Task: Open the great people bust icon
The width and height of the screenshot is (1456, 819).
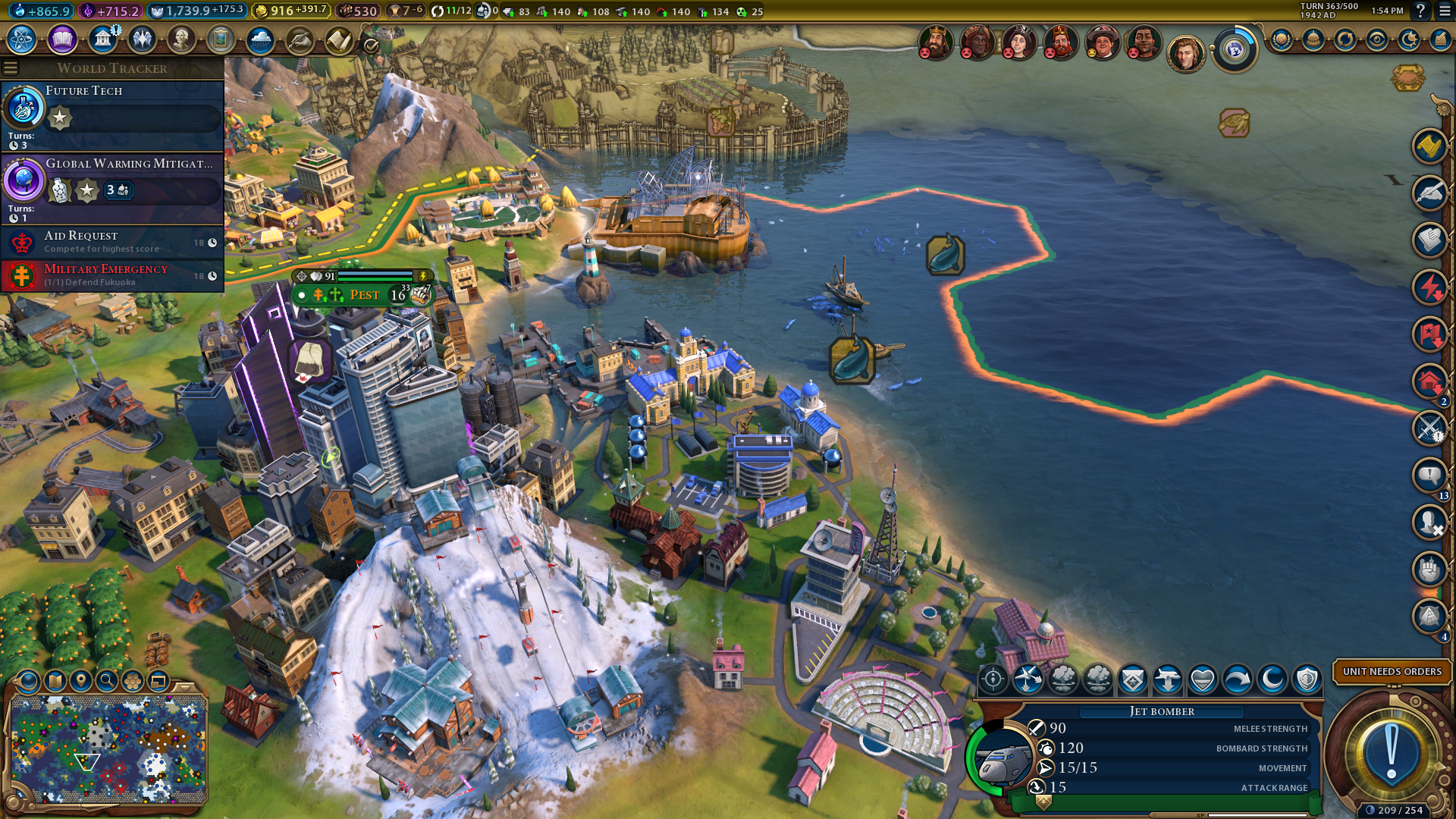Action: pyautogui.click(x=181, y=39)
